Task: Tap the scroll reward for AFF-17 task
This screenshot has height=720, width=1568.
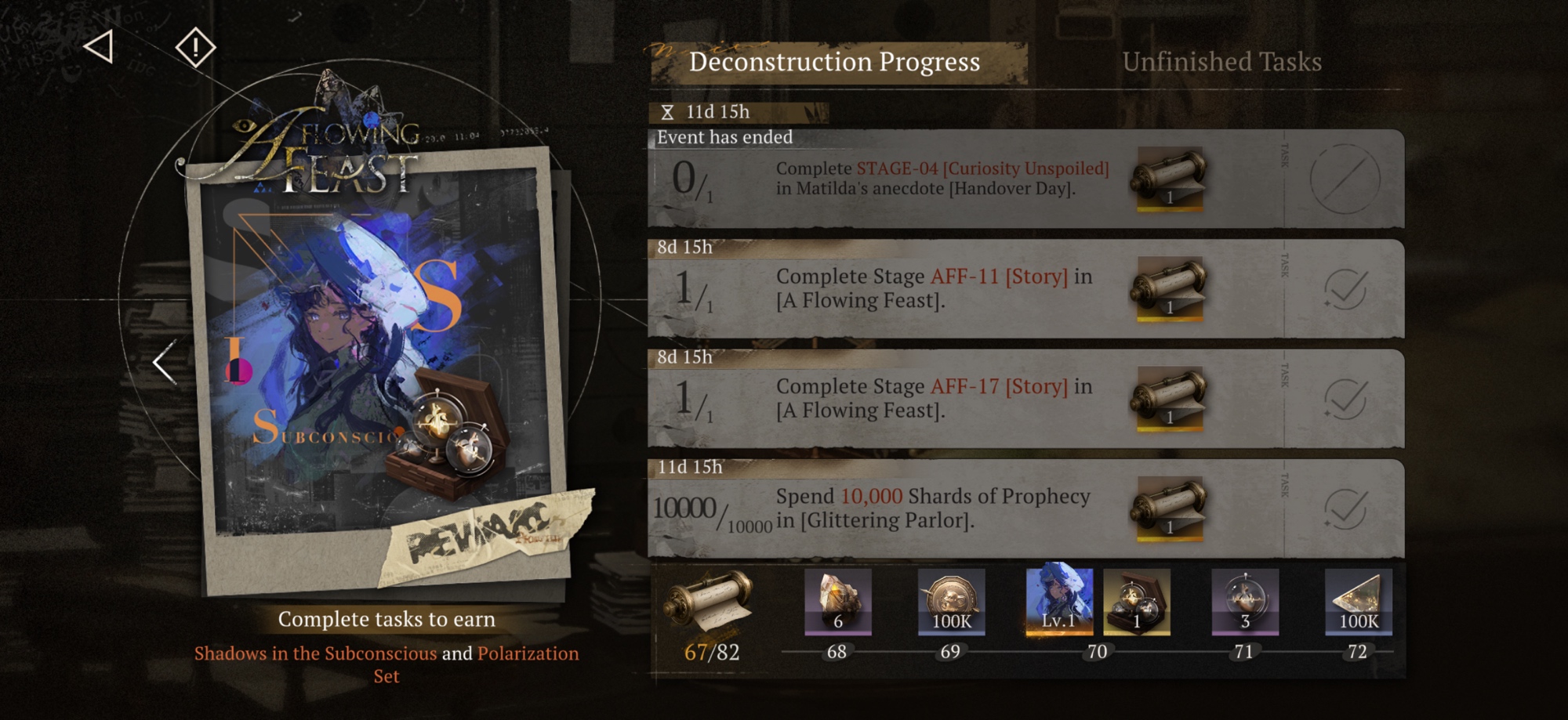Action: pyautogui.click(x=1169, y=398)
